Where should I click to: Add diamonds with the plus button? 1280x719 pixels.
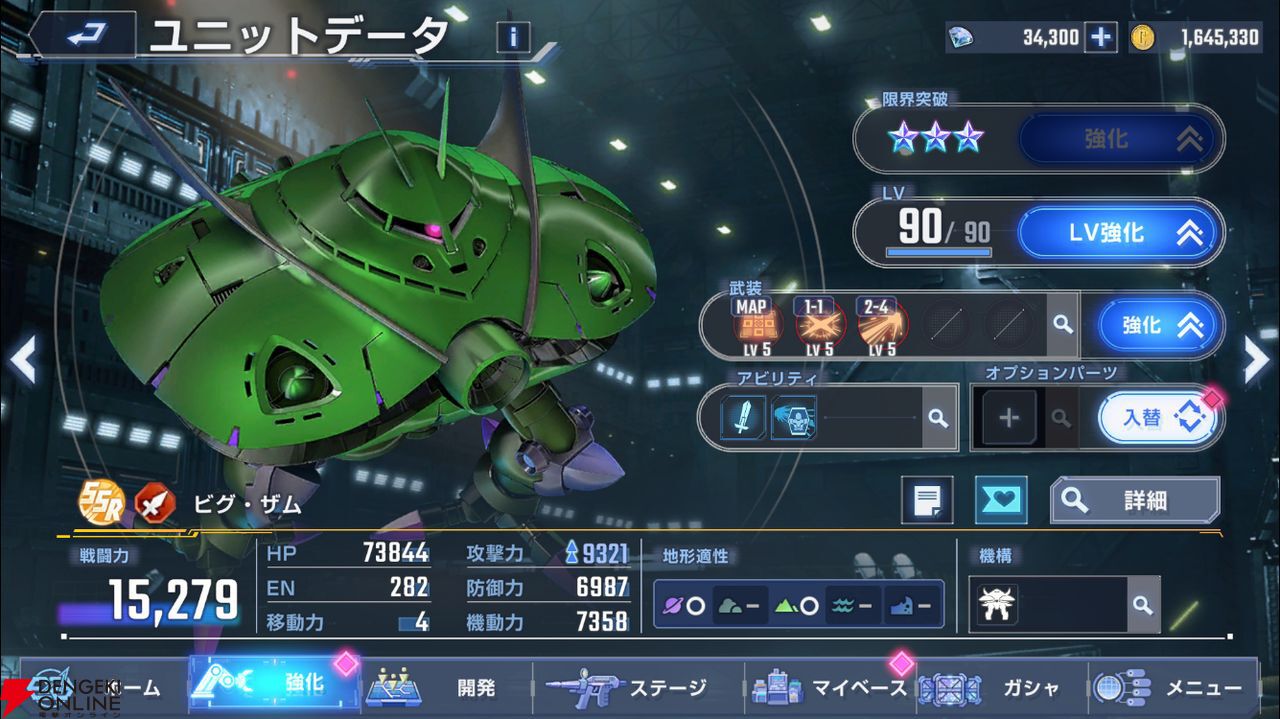[1101, 38]
